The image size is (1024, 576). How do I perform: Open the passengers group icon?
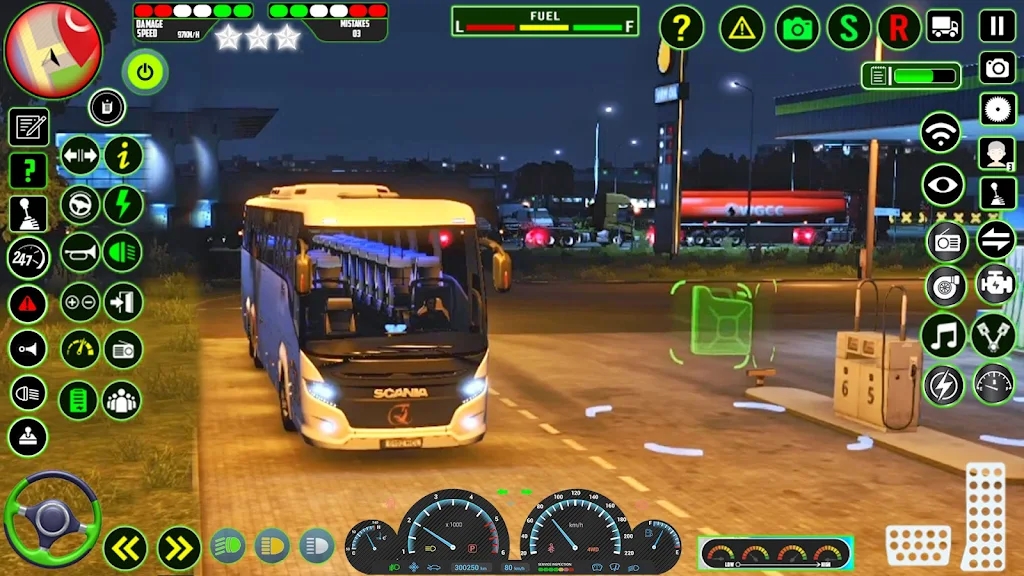(x=122, y=400)
